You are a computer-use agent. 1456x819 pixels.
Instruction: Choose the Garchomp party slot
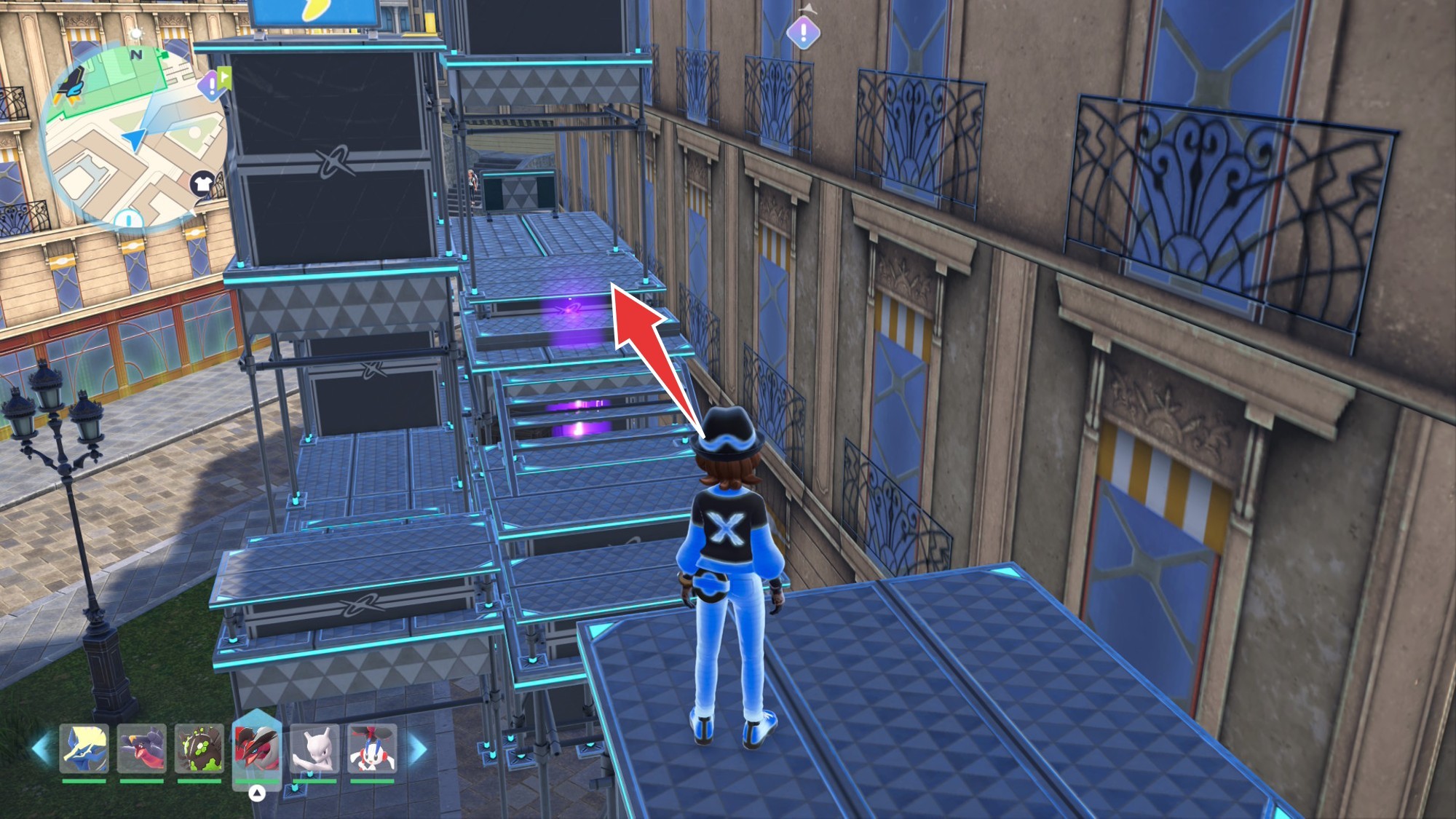(142, 748)
